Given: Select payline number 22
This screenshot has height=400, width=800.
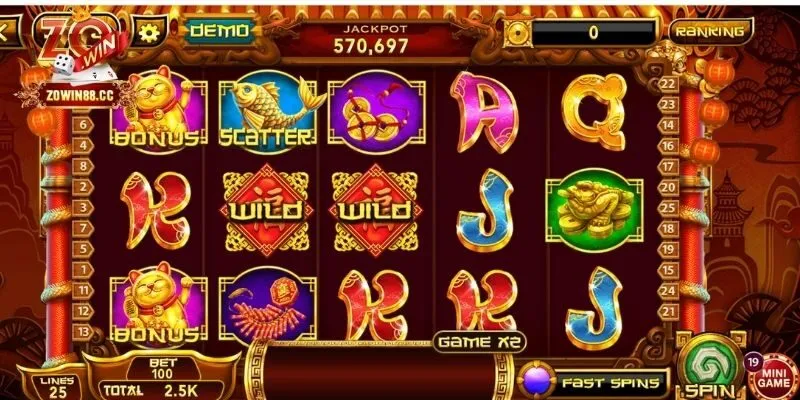Looking at the screenshot, I should pyautogui.click(x=668, y=83).
